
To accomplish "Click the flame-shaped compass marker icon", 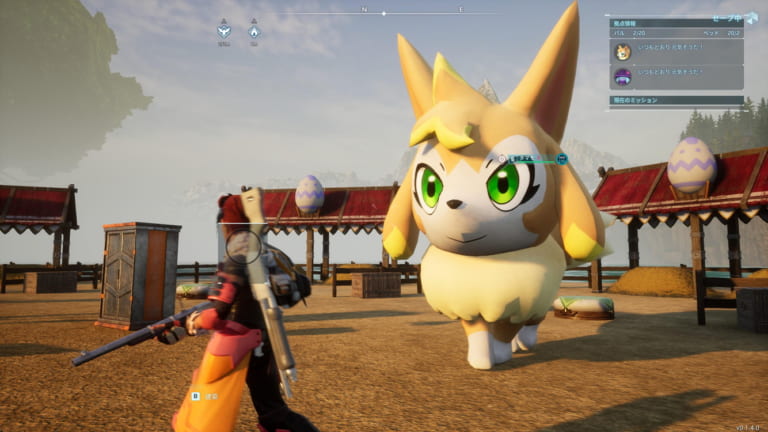I will coord(254,30).
